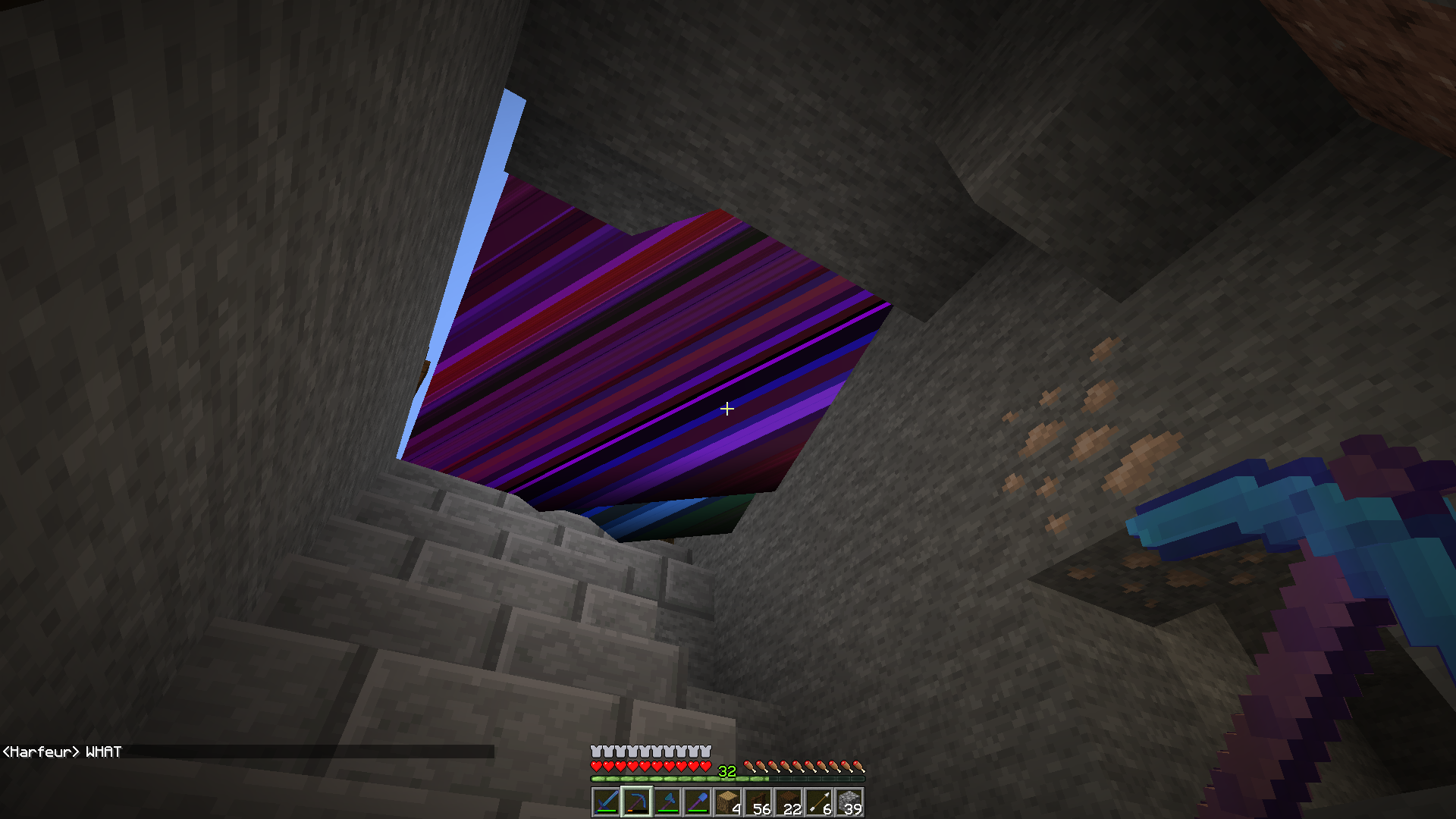
Task: Select the dirt stack of 22
Action: (789, 802)
